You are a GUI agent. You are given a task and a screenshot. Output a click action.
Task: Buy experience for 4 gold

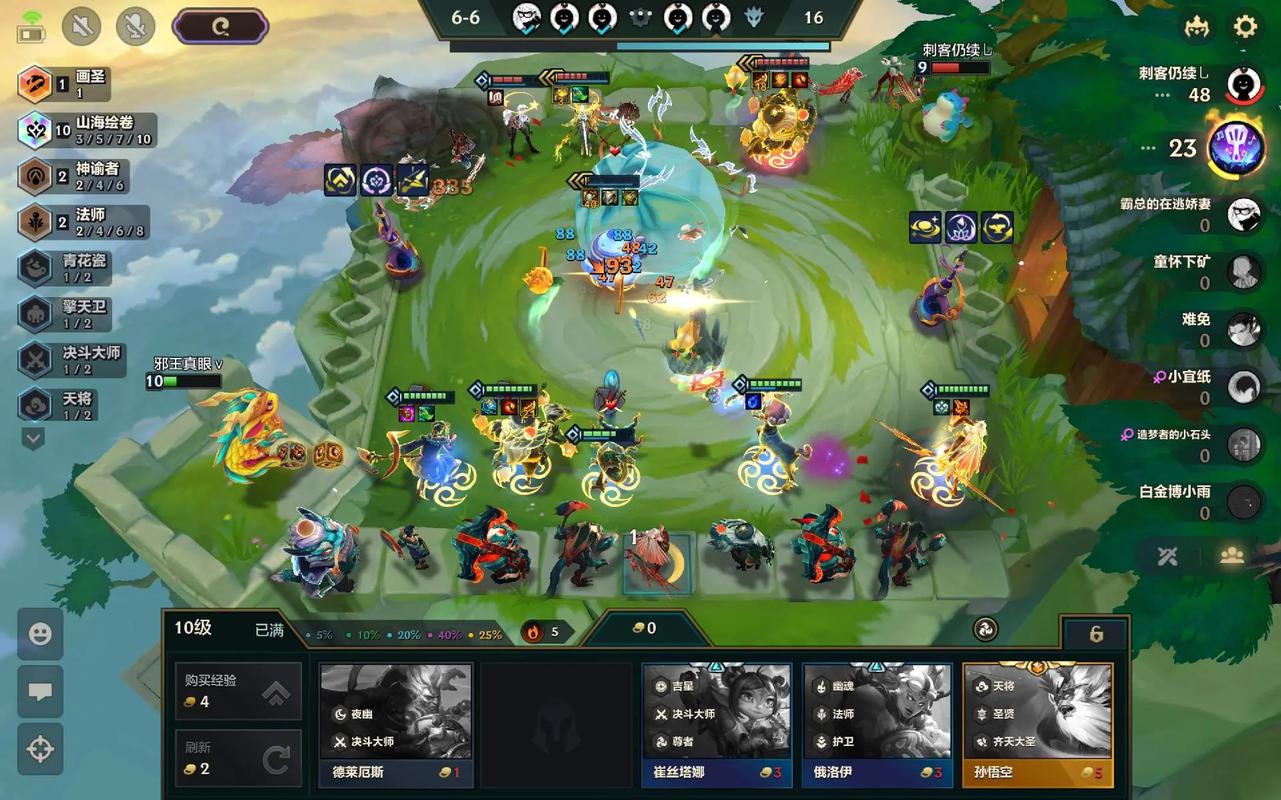pyautogui.click(x=238, y=690)
